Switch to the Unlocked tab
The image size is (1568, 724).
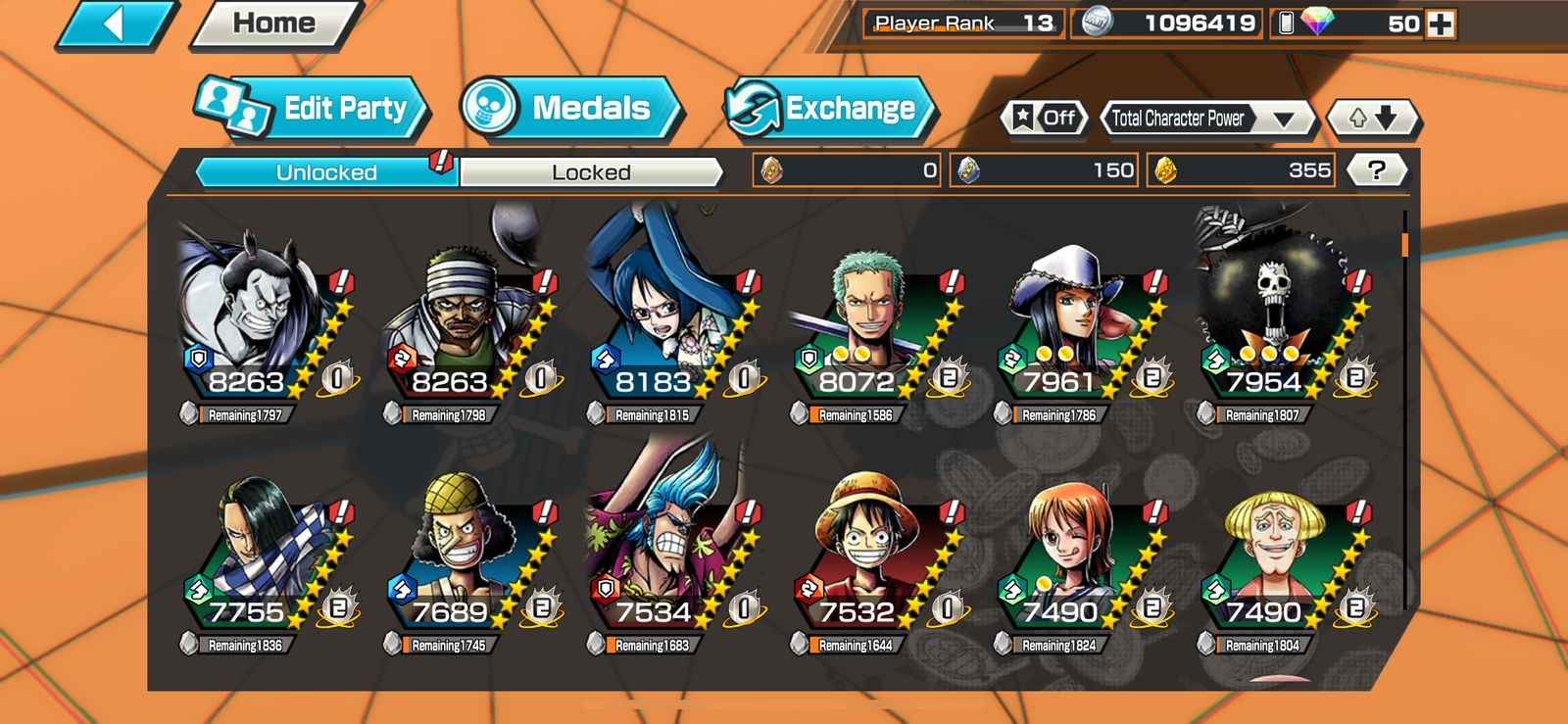point(326,172)
